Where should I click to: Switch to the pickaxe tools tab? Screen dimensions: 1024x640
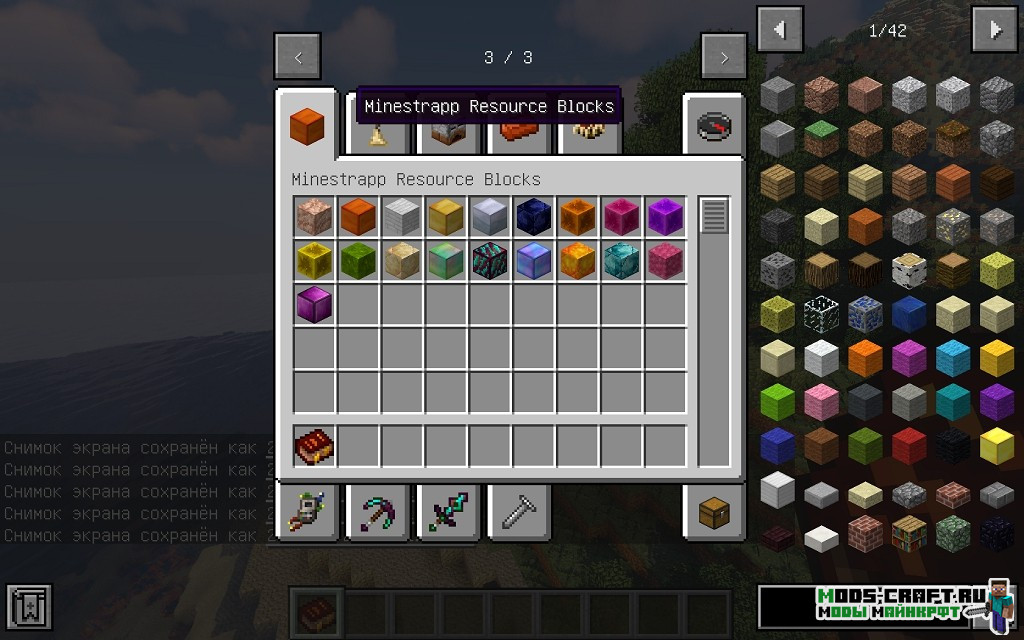coord(377,512)
